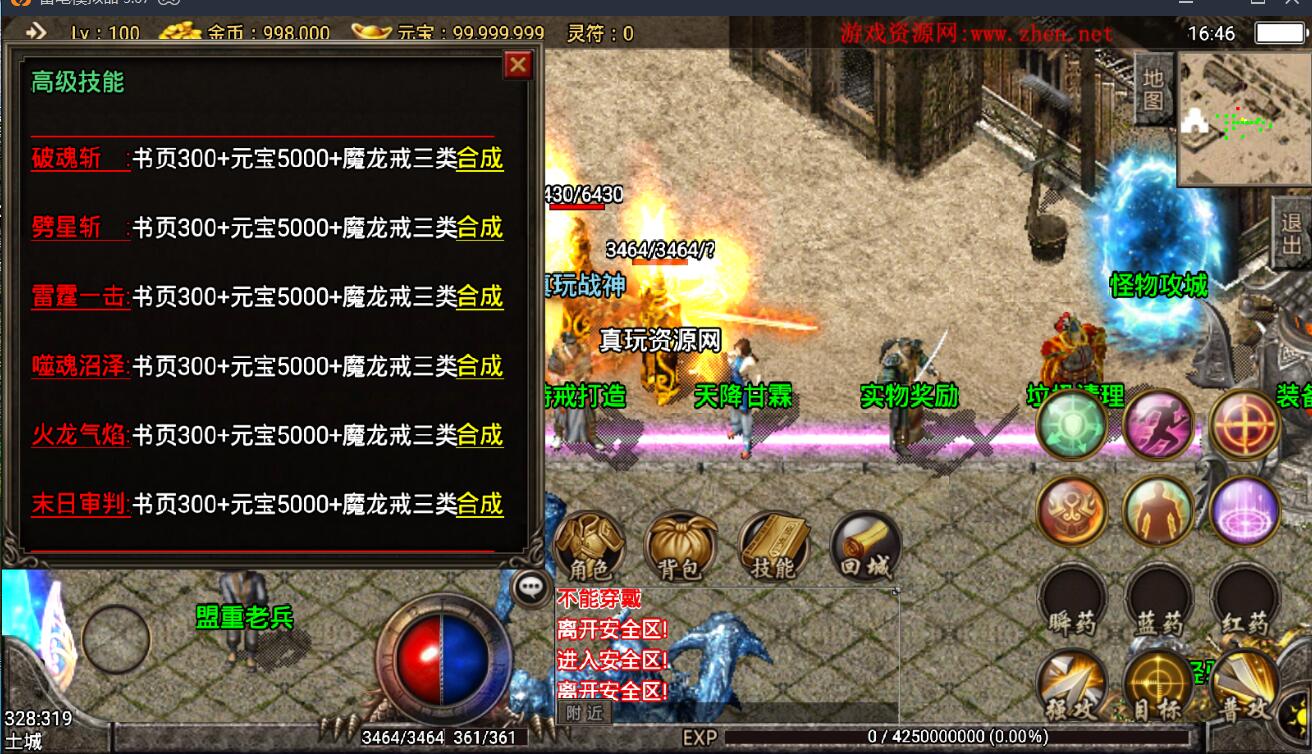The height and width of the screenshot is (754, 1312).
Task: Synthesize the 劈星斩 skill
Action: tap(479, 228)
